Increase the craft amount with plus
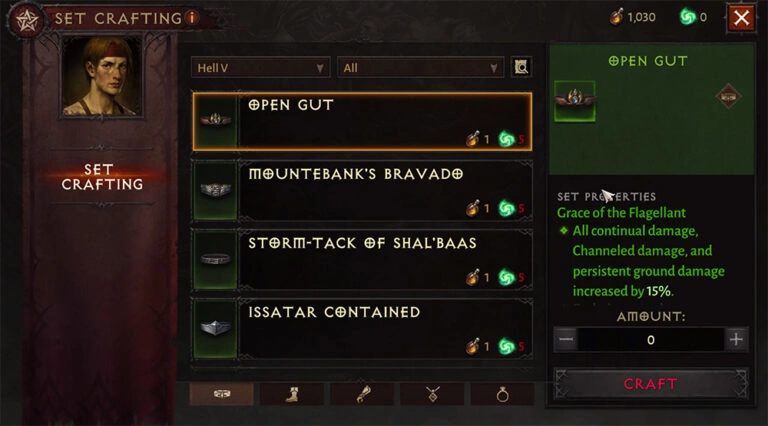Image resolution: width=768 pixels, height=426 pixels. pyautogui.click(x=737, y=339)
